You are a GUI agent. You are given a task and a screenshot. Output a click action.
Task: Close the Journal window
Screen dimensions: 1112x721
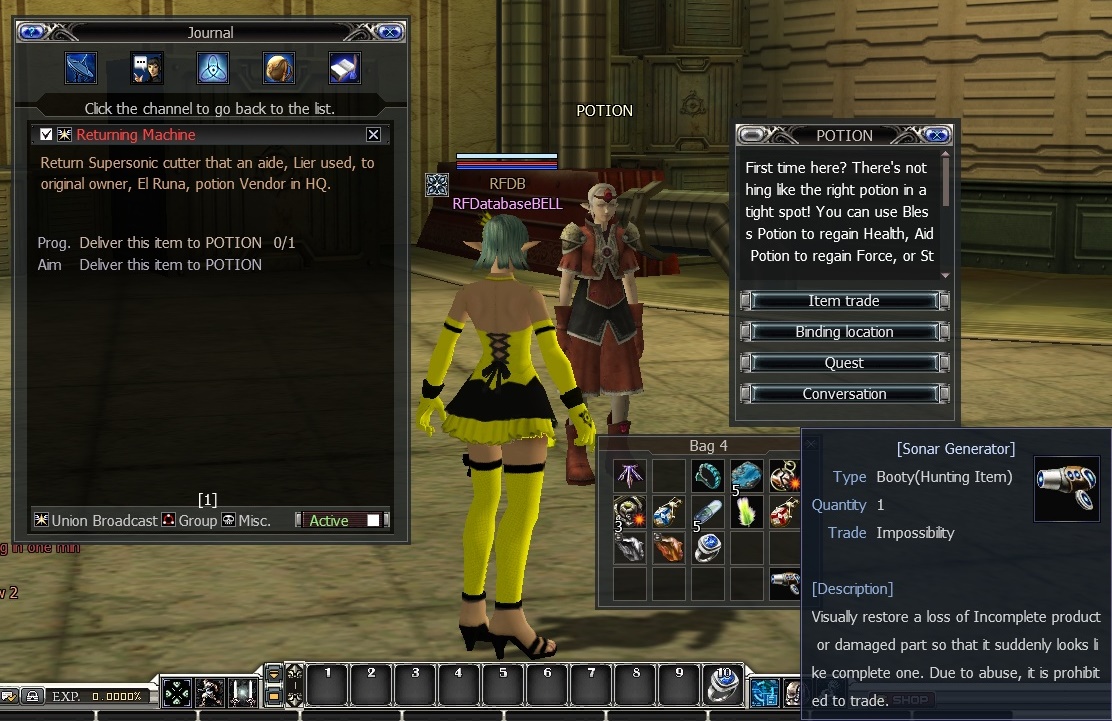click(387, 32)
